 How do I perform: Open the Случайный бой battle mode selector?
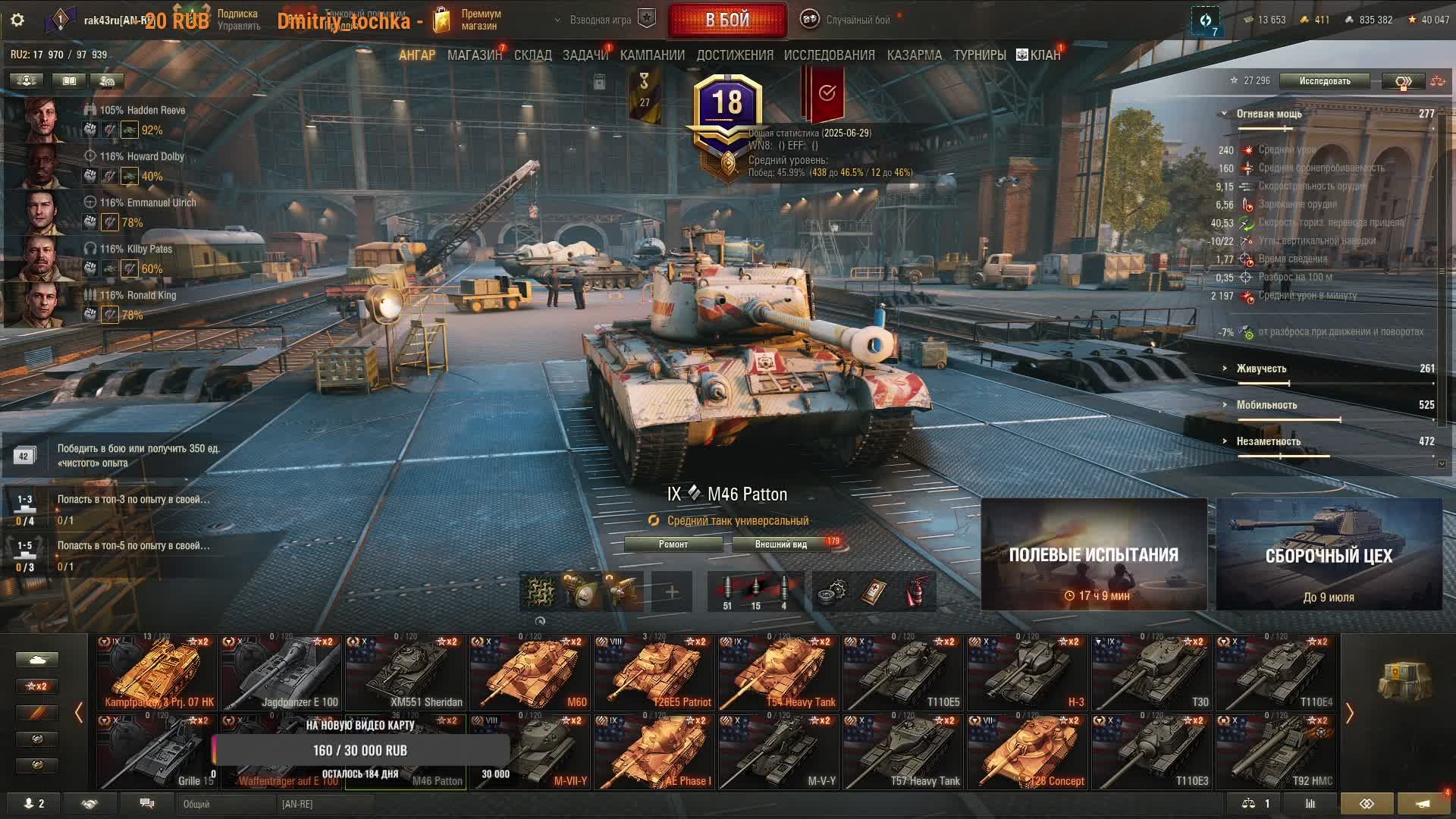(849, 20)
